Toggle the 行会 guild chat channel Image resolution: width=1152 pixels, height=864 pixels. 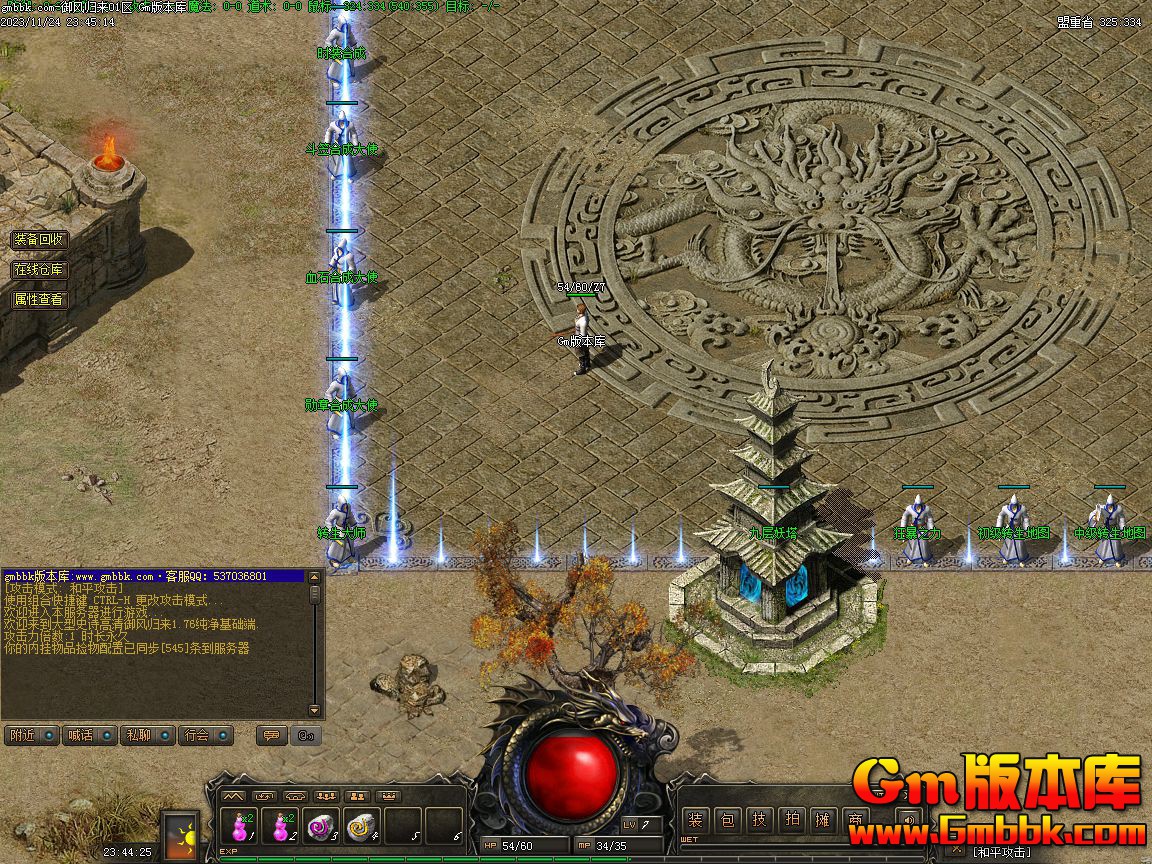pos(205,735)
